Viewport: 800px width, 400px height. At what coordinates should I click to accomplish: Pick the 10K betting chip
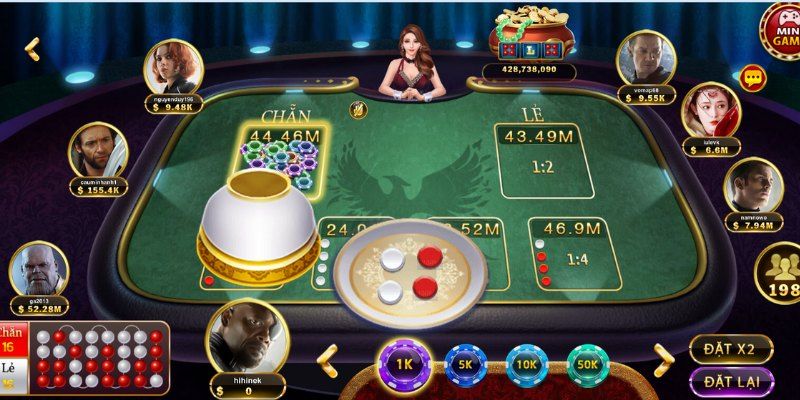527,366
